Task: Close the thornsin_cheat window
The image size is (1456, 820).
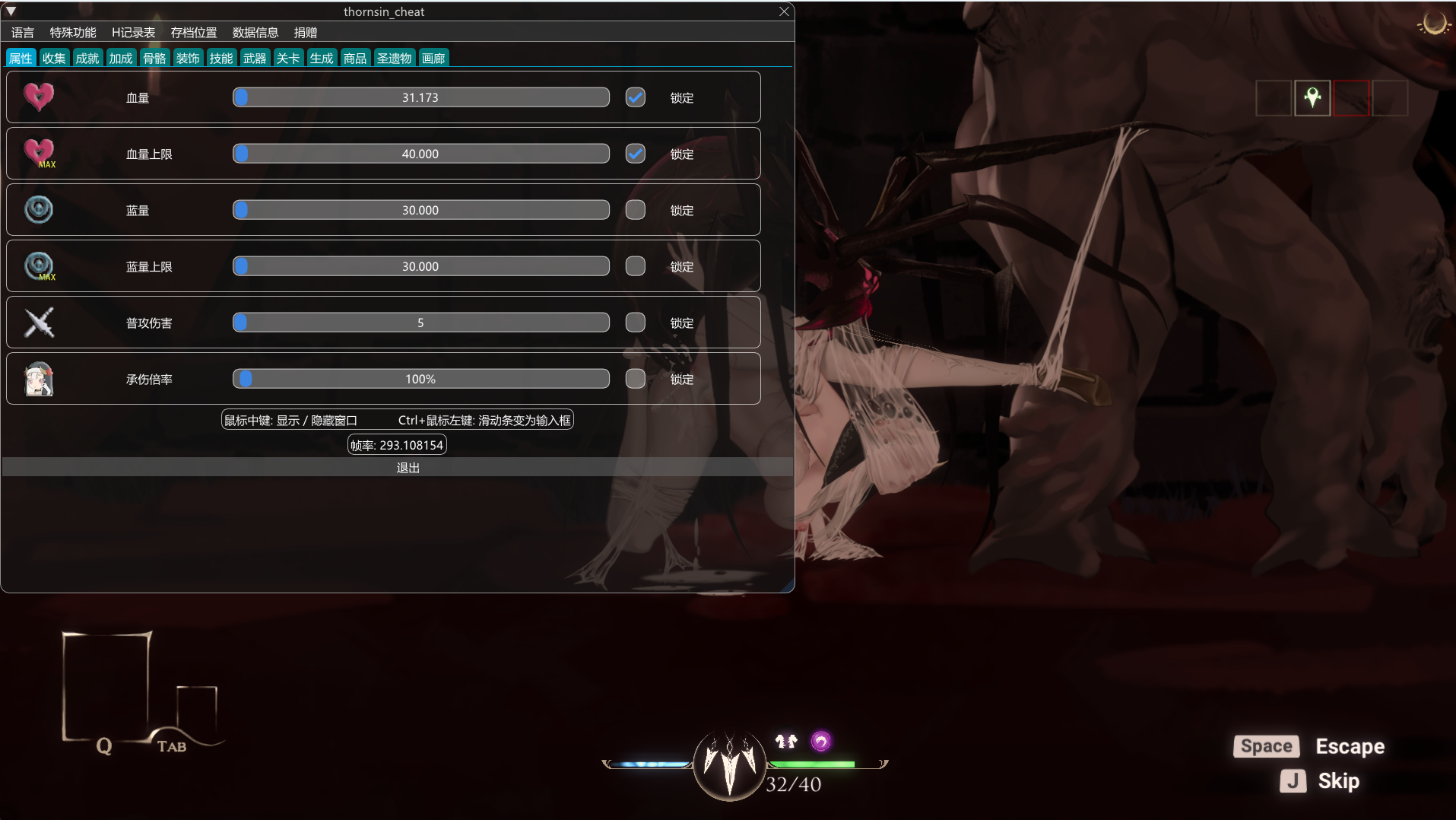Action: pyautogui.click(x=784, y=11)
